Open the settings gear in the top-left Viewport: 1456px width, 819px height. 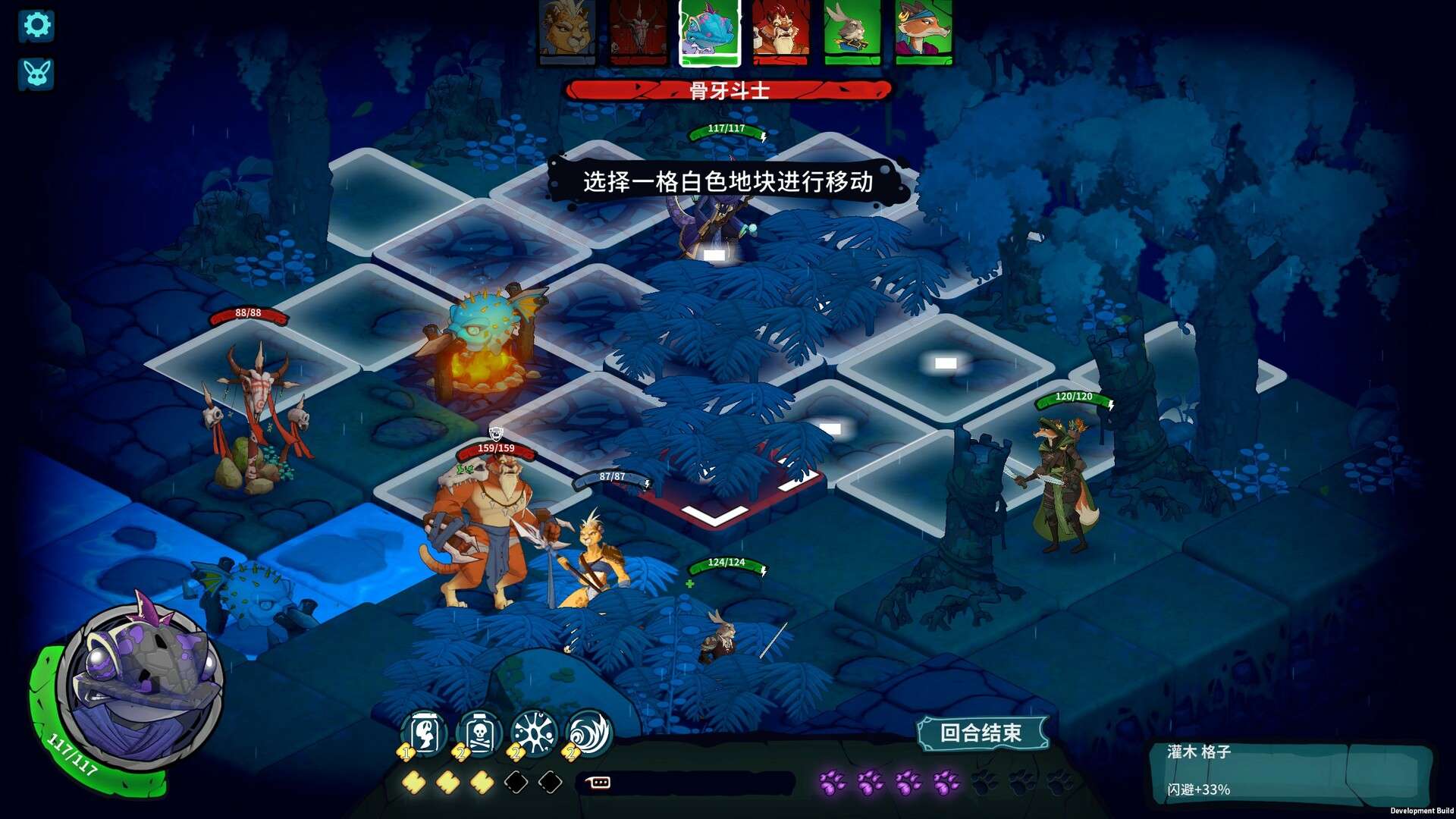(x=37, y=26)
